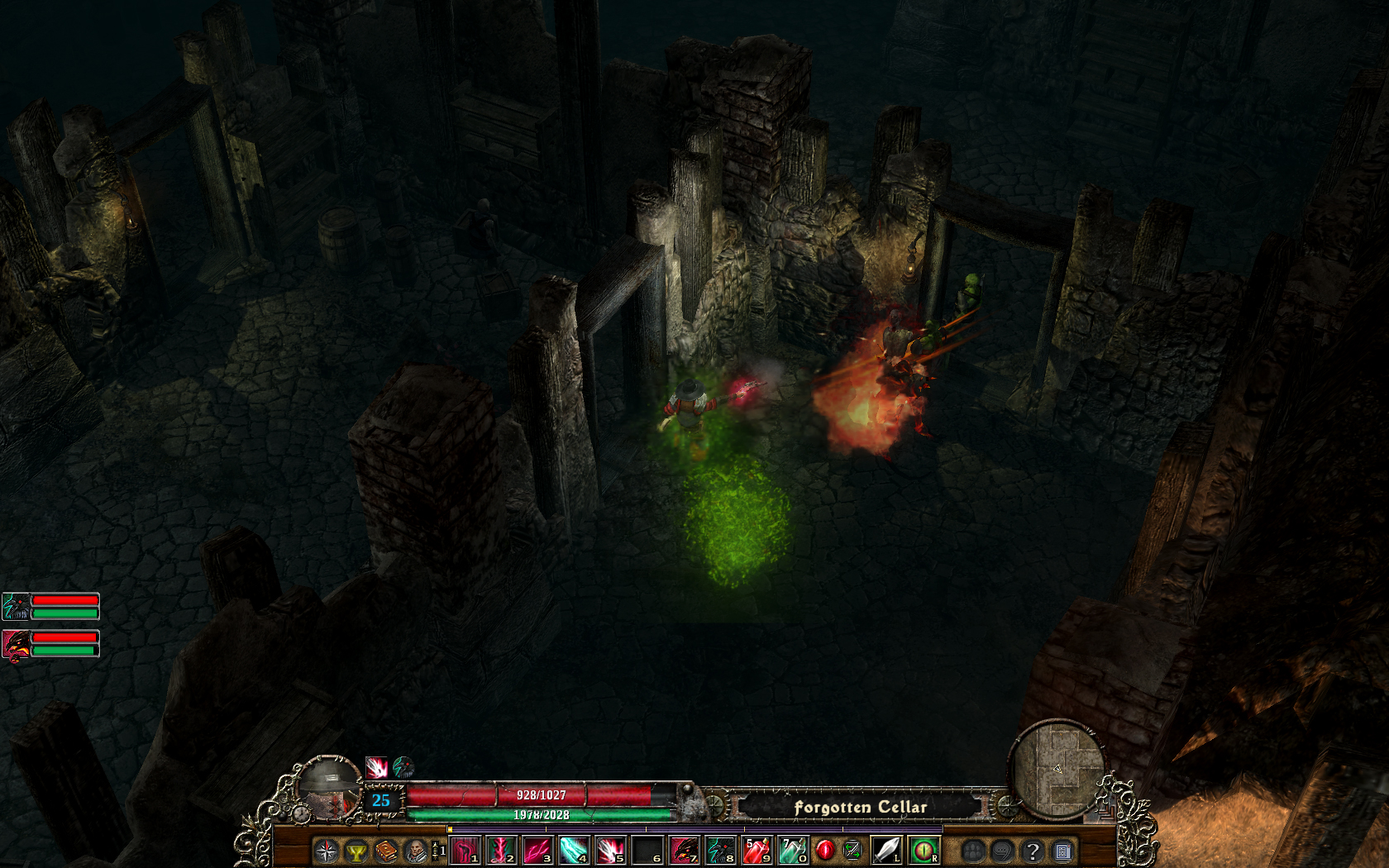
Task: Use the white claw burst skill in slot 5
Action: point(610,850)
